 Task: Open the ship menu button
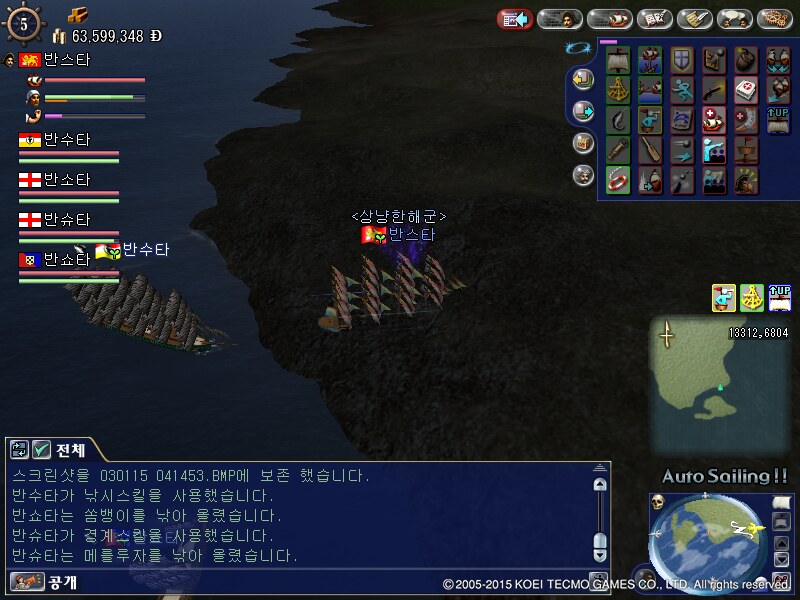point(609,18)
